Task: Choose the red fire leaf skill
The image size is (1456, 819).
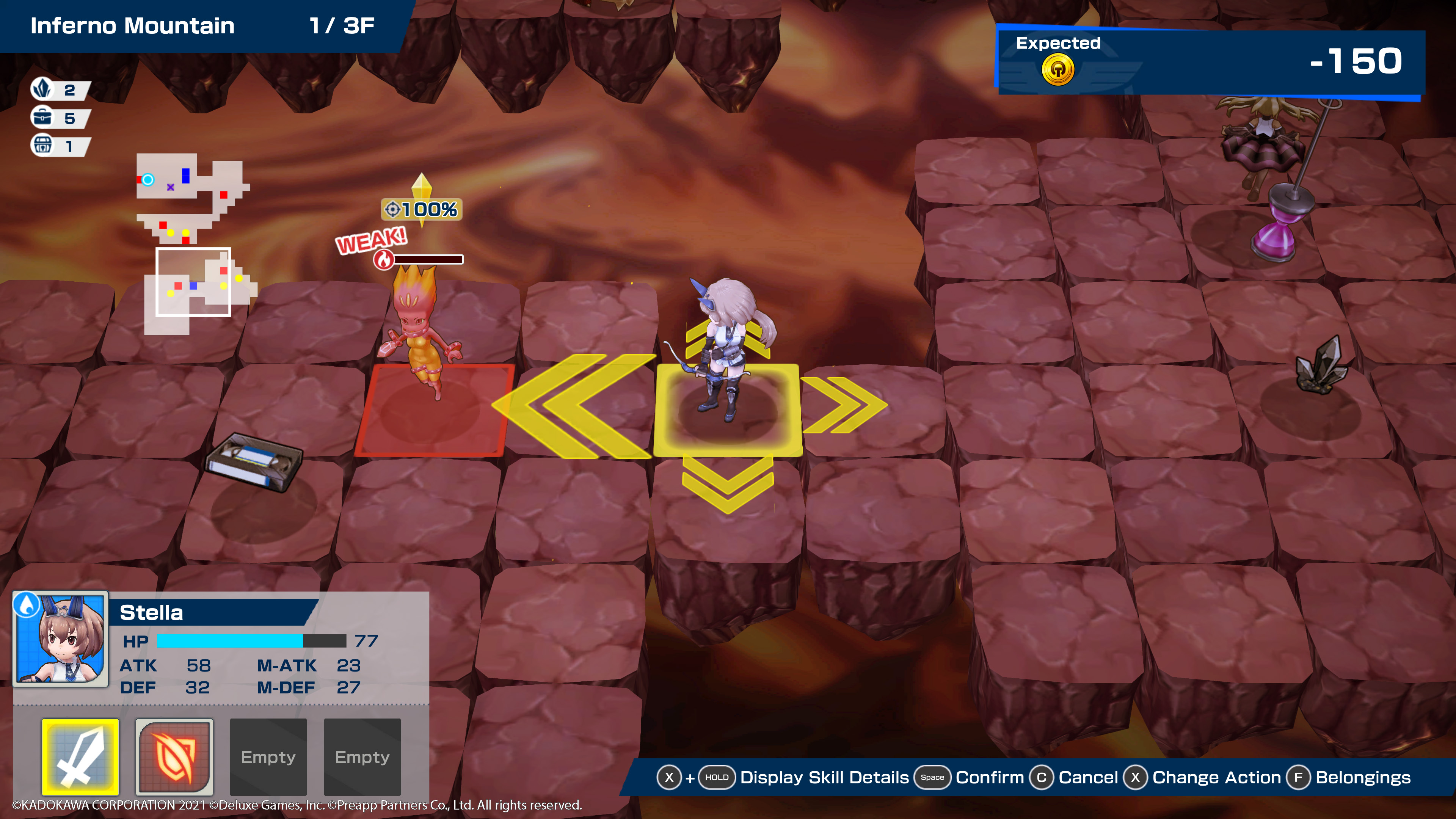Action: pyautogui.click(x=174, y=756)
